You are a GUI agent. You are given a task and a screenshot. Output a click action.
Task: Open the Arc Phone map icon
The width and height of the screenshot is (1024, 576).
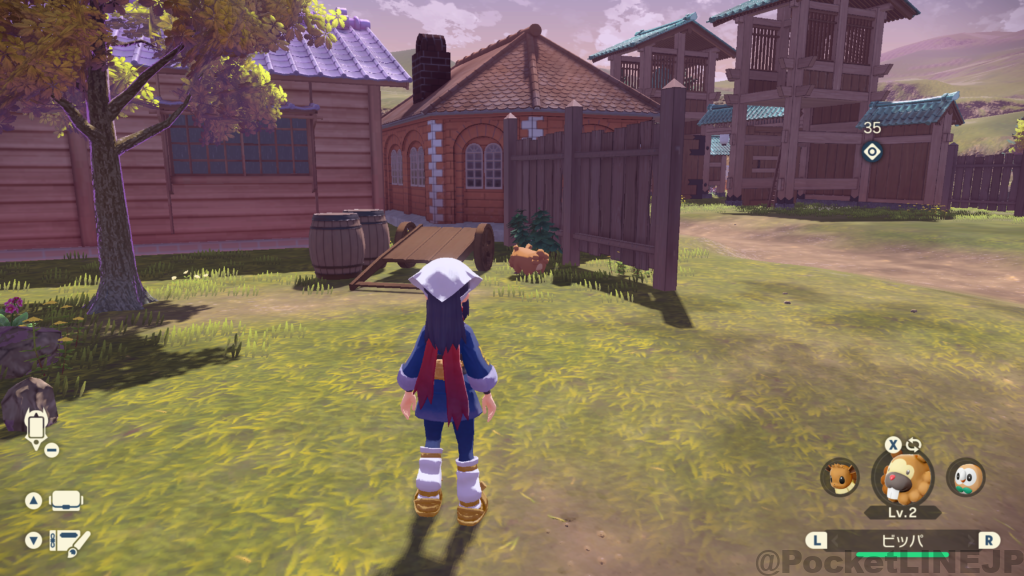tap(36, 427)
